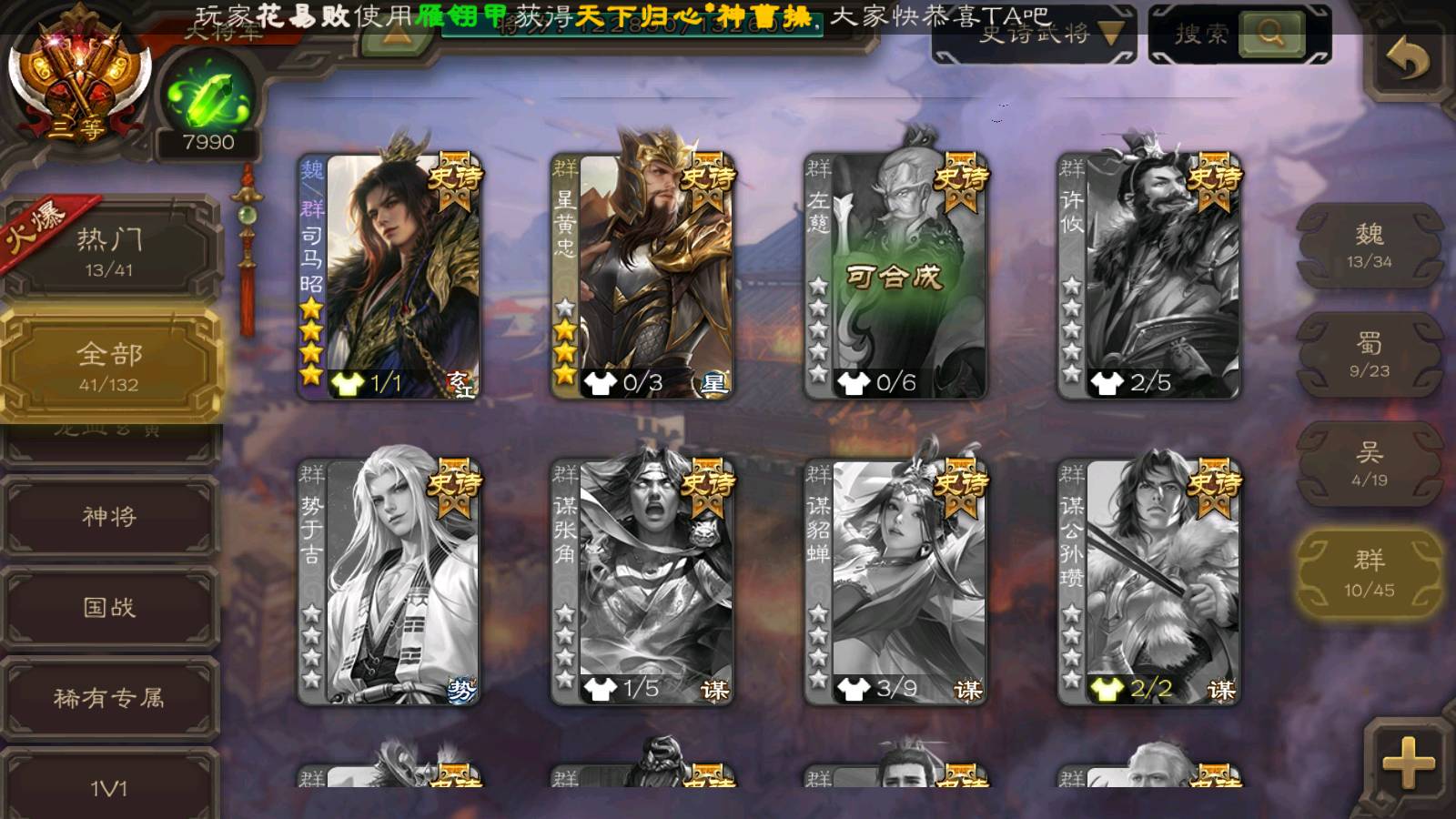Select the 司马昭 hero card

coord(389,277)
